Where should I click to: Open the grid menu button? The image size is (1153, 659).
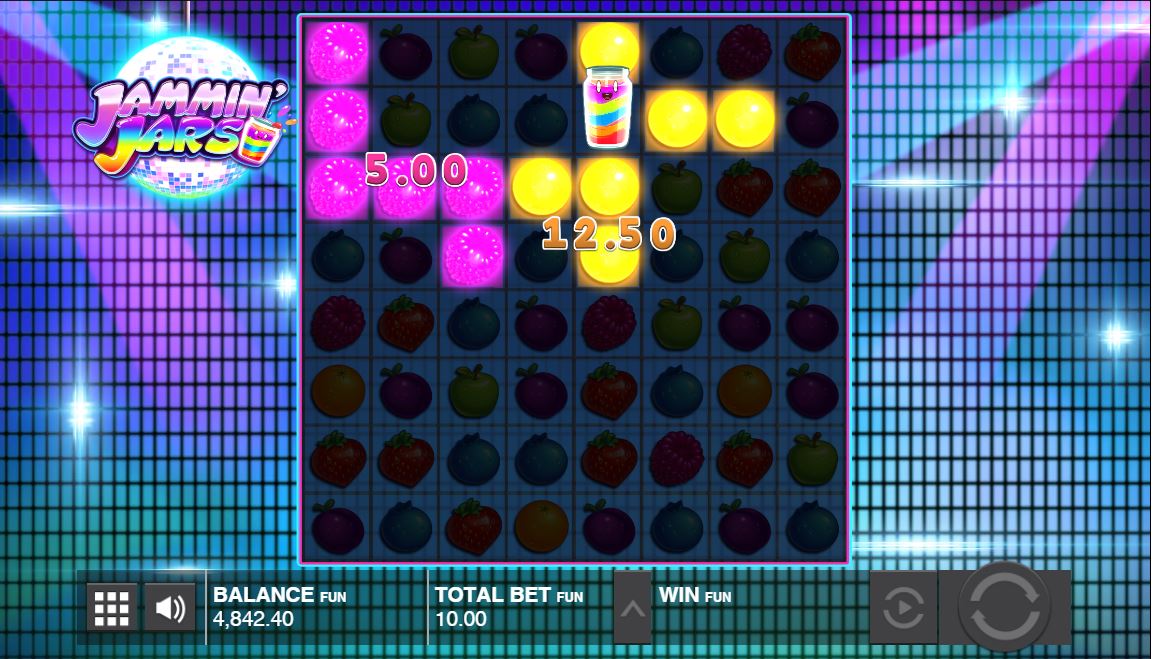tap(111, 607)
